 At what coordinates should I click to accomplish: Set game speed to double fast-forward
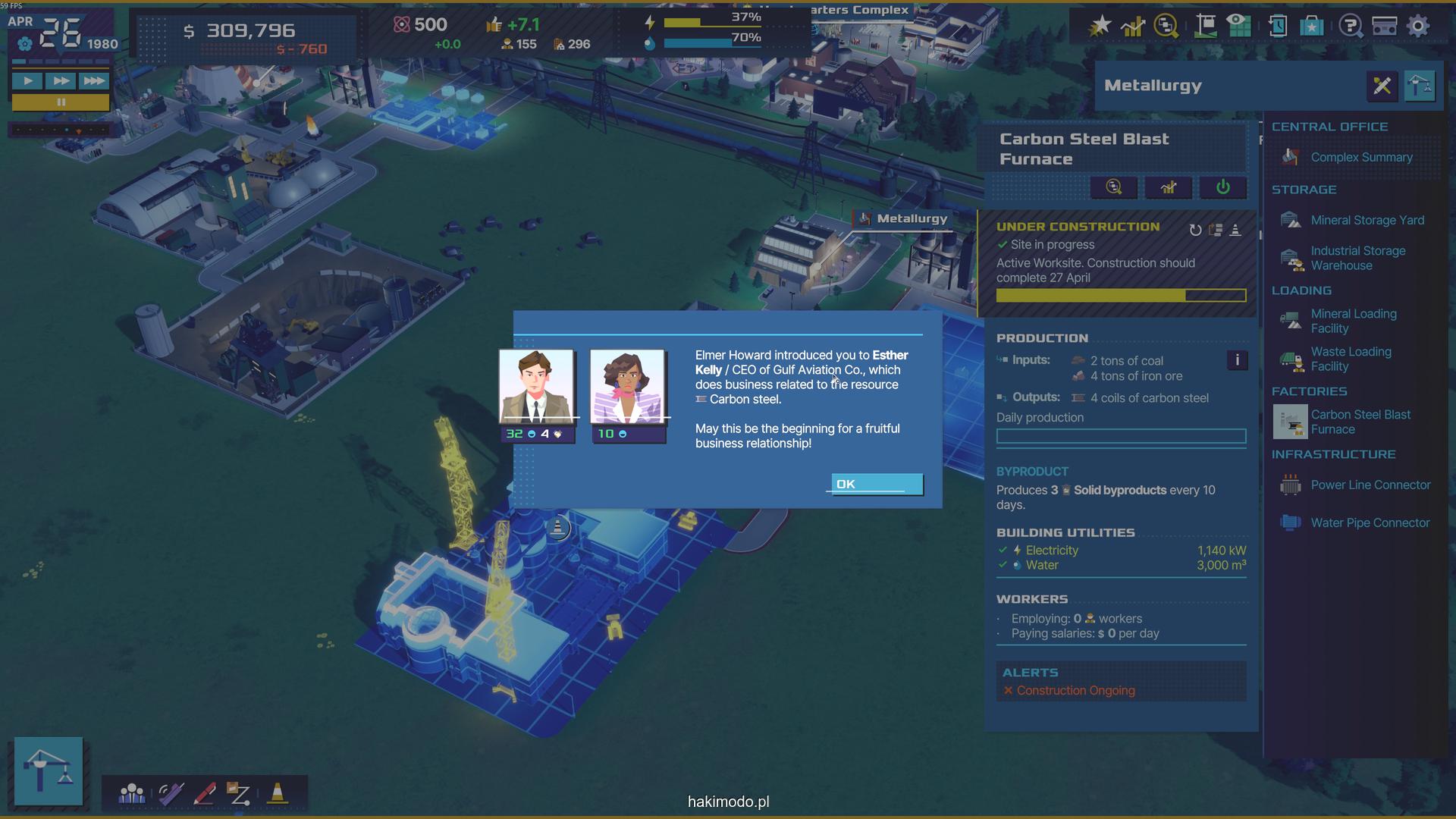(60, 80)
